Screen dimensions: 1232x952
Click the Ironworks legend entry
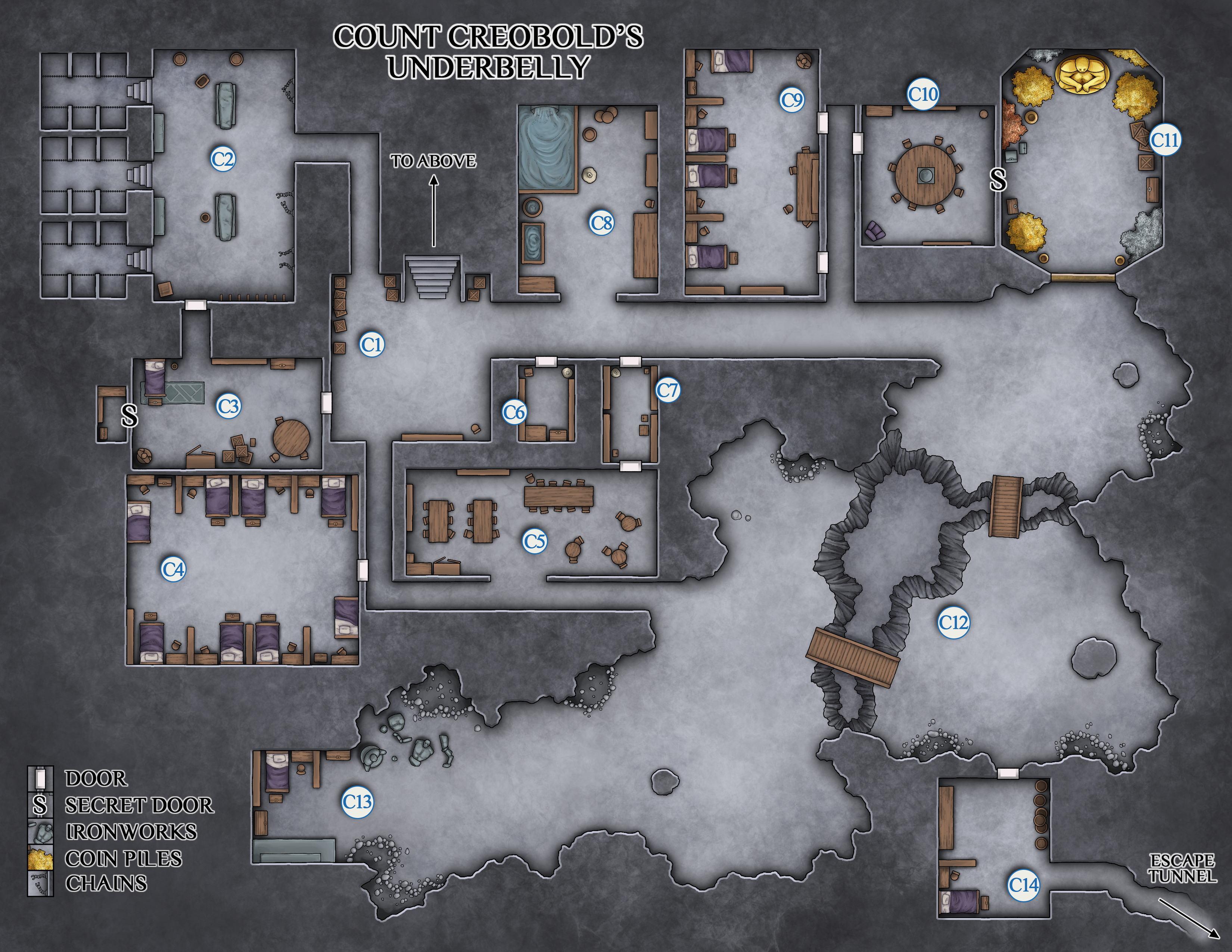[x=131, y=831]
